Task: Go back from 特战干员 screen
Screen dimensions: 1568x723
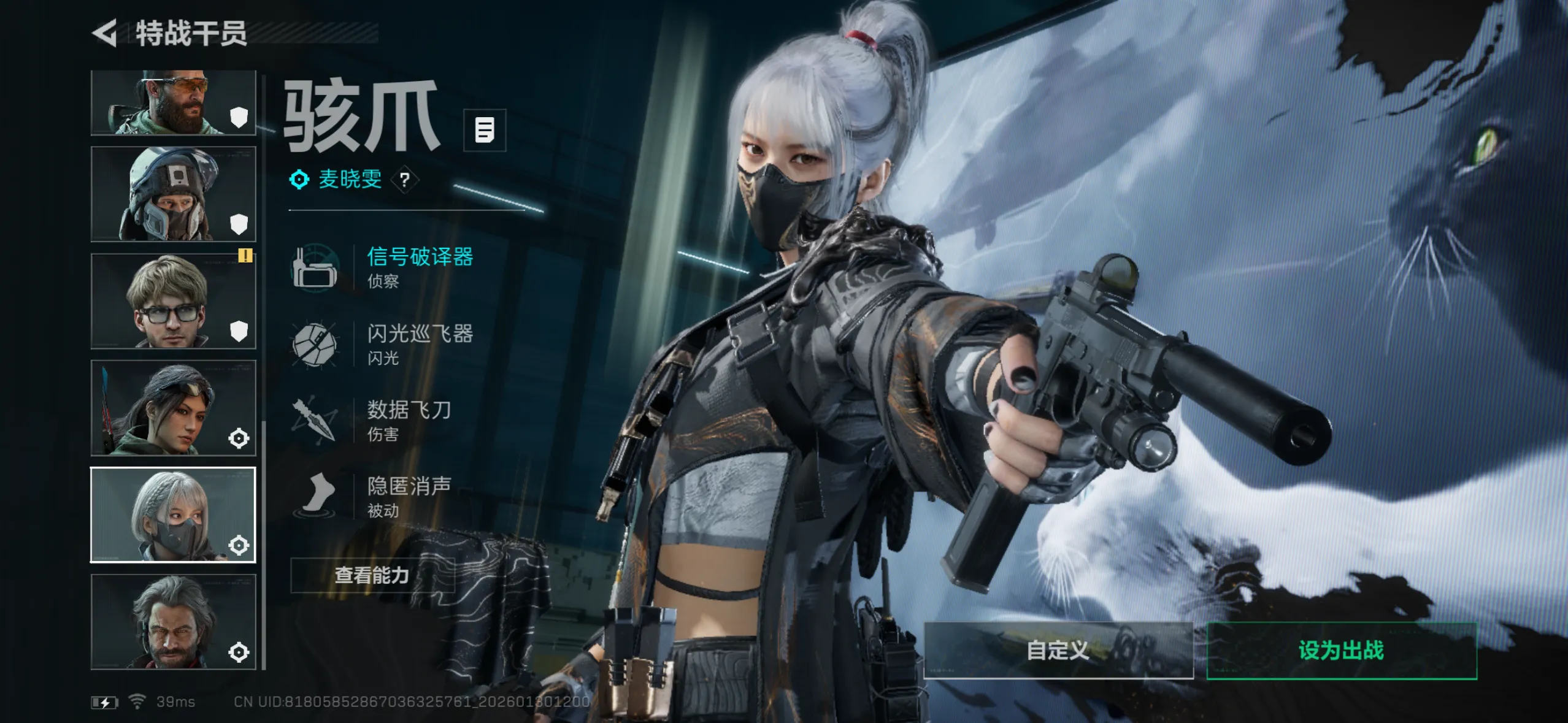Action: click(106, 33)
